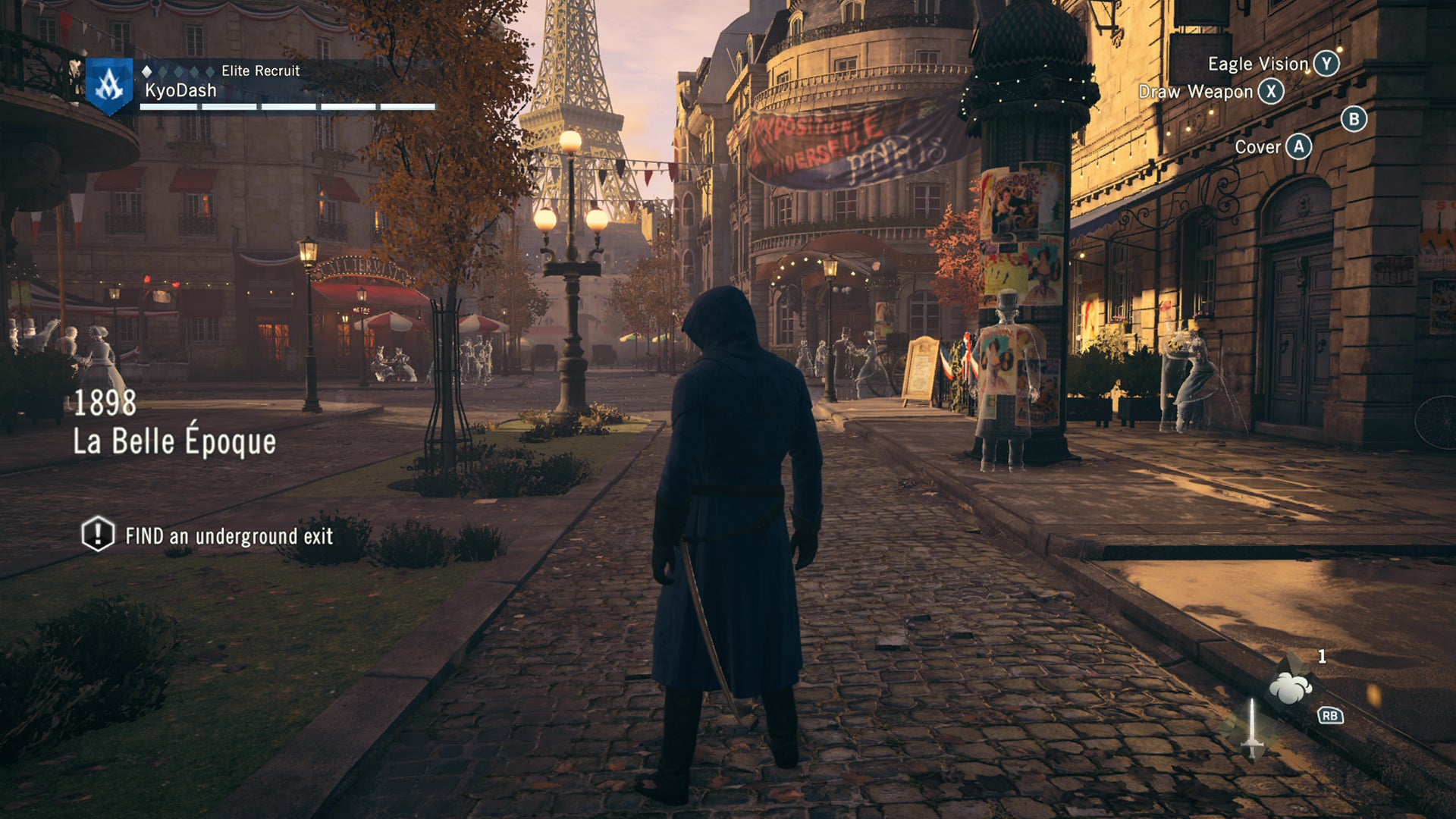
Task: Click the smoke bomb tool icon
Action: tap(1289, 686)
